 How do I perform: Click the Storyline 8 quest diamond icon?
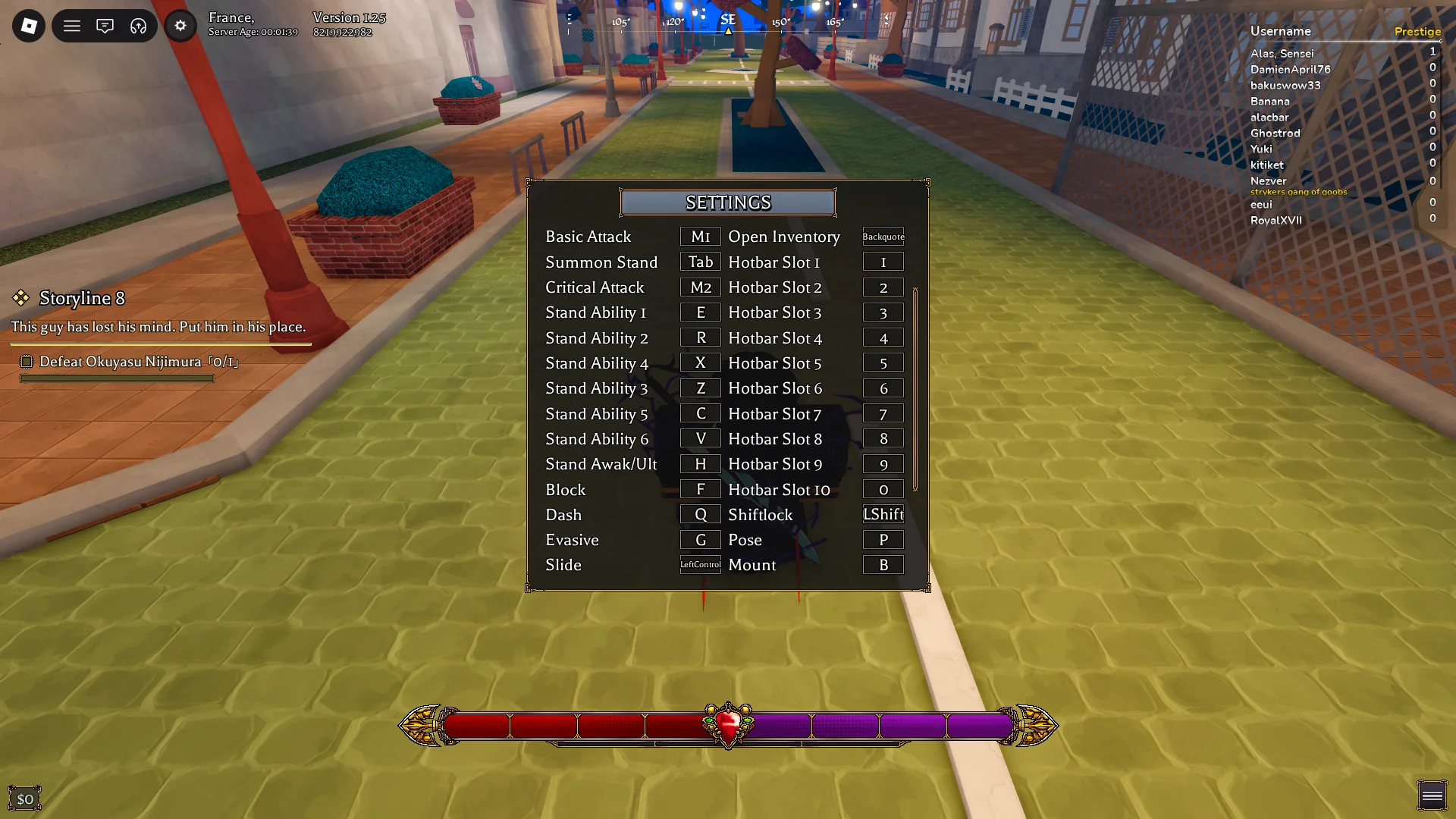click(x=20, y=299)
